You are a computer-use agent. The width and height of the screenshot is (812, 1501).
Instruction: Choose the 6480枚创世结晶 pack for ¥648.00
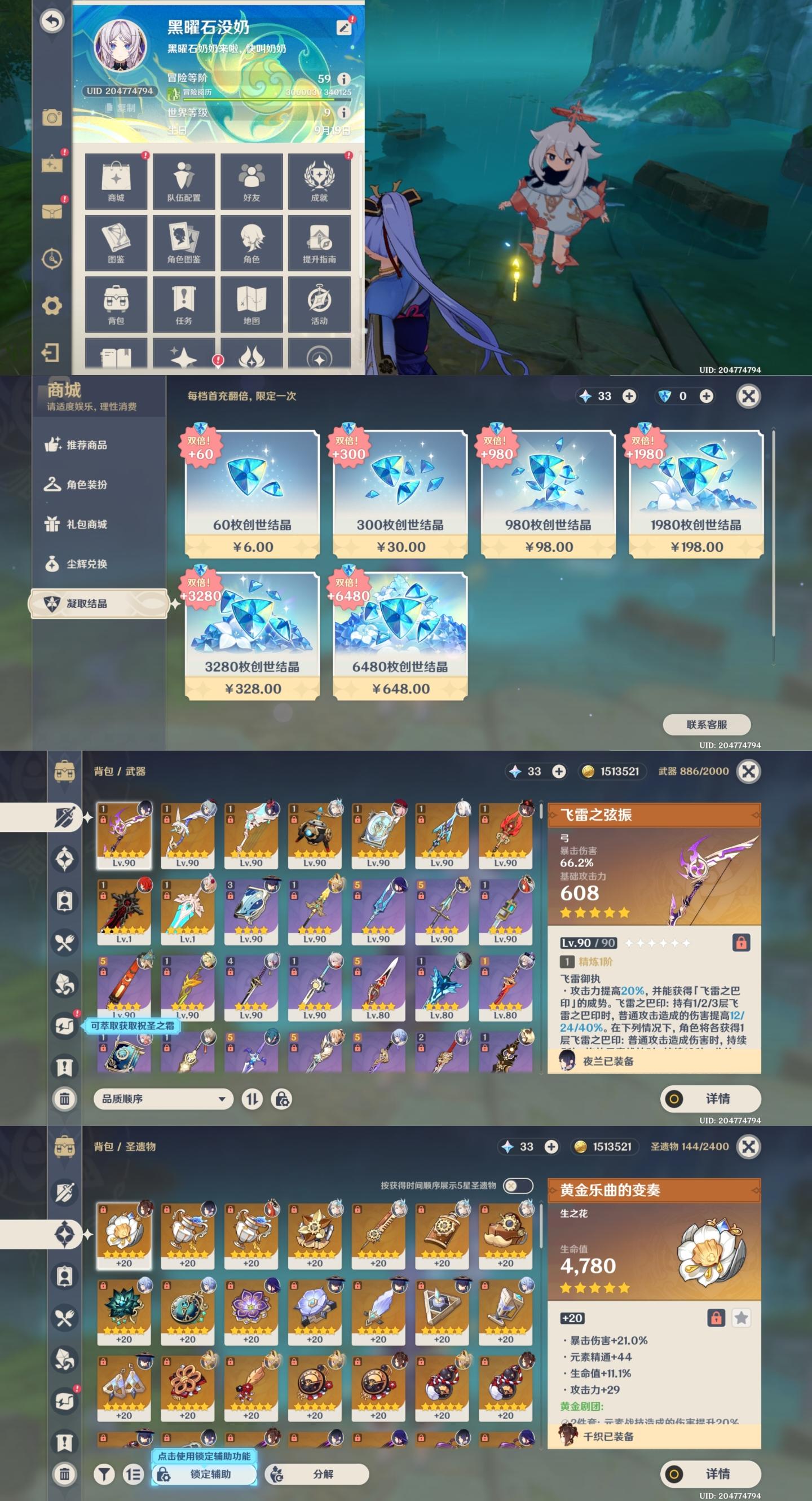(x=400, y=636)
